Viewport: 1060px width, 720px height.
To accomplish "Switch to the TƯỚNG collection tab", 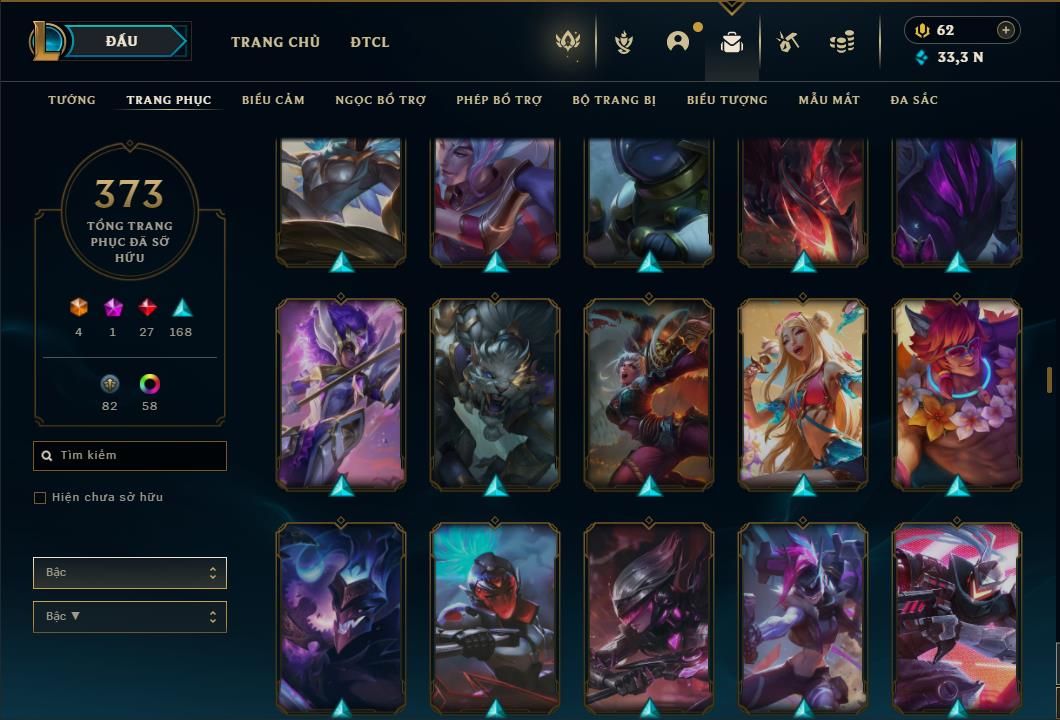I will pyautogui.click(x=72, y=100).
